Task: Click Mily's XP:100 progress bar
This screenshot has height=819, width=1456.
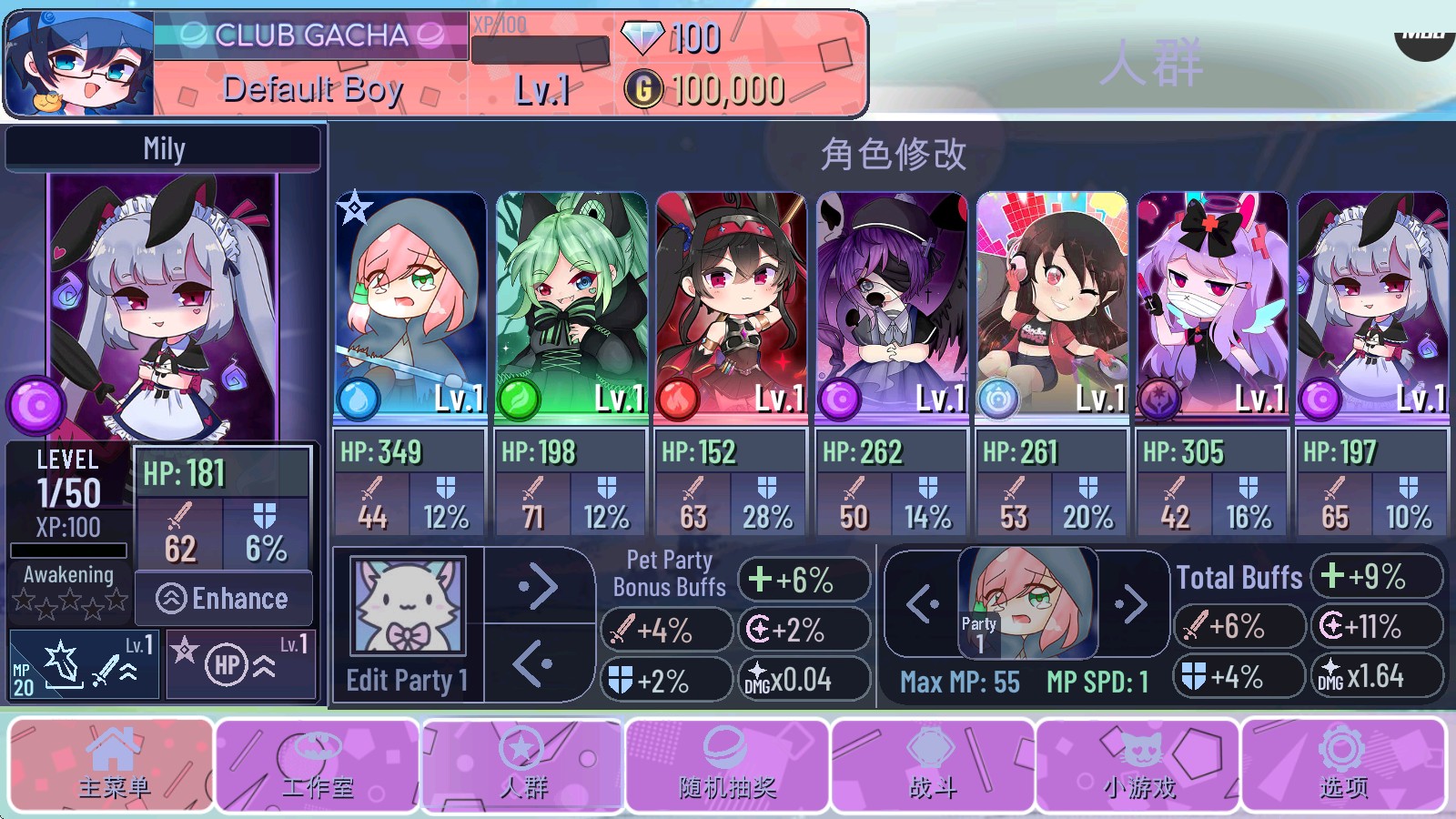Action: [x=68, y=549]
